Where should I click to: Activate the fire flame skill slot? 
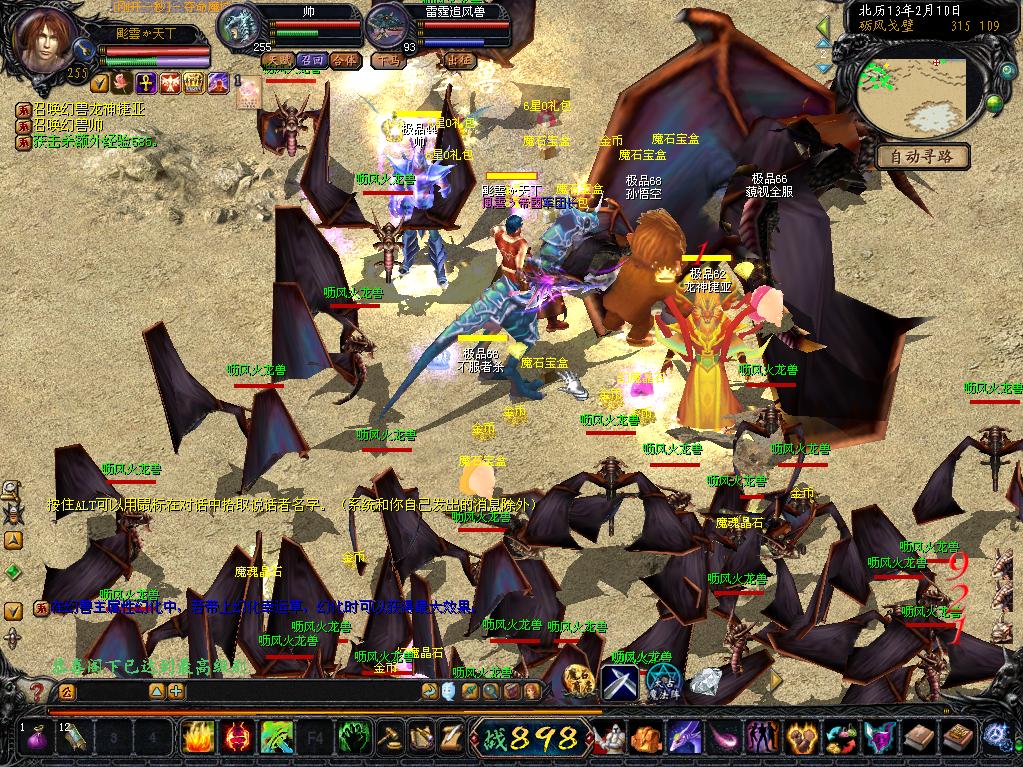(198, 738)
